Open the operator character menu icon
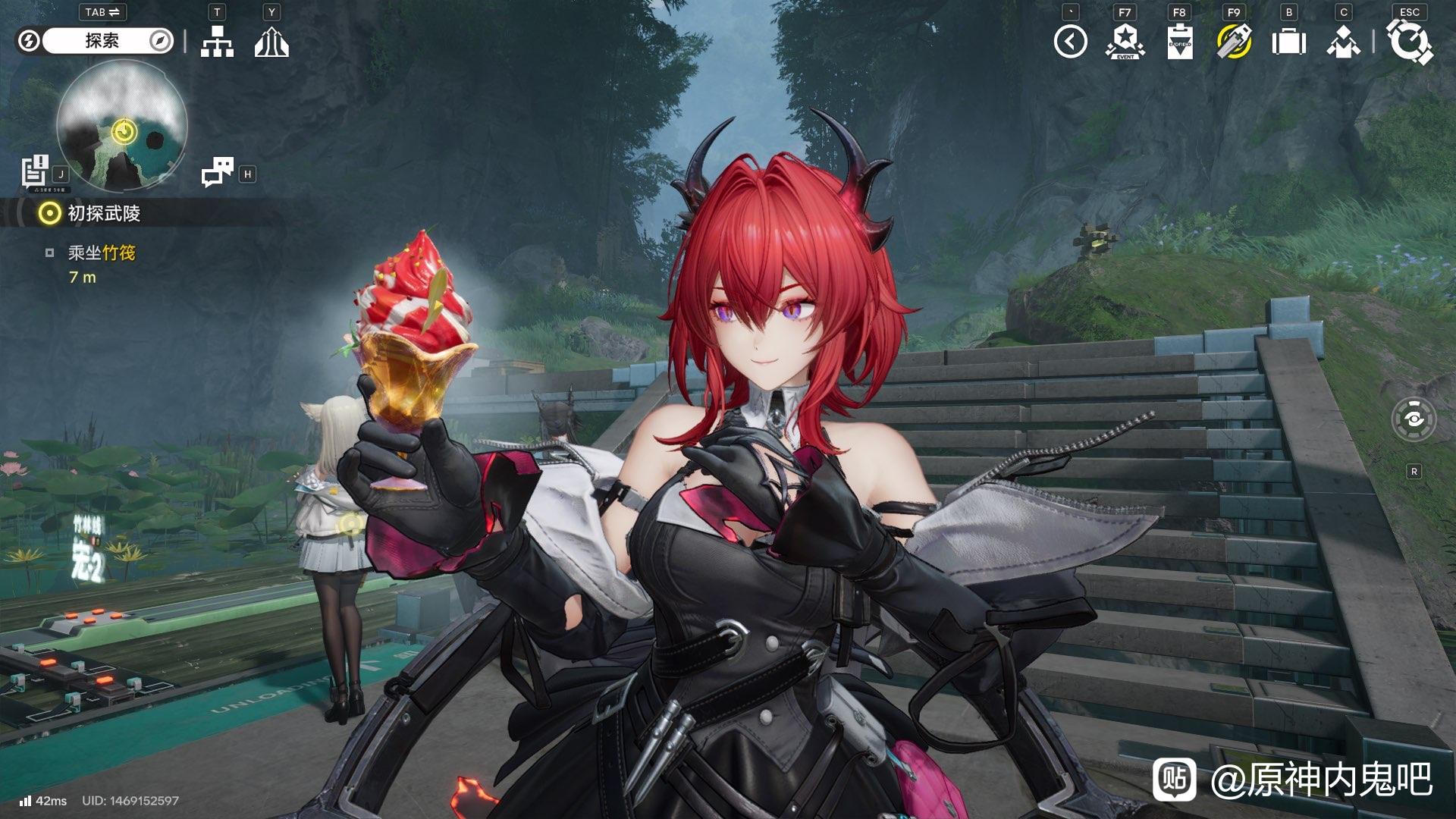The height and width of the screenshot is (819, 1456). (1343, 42)
